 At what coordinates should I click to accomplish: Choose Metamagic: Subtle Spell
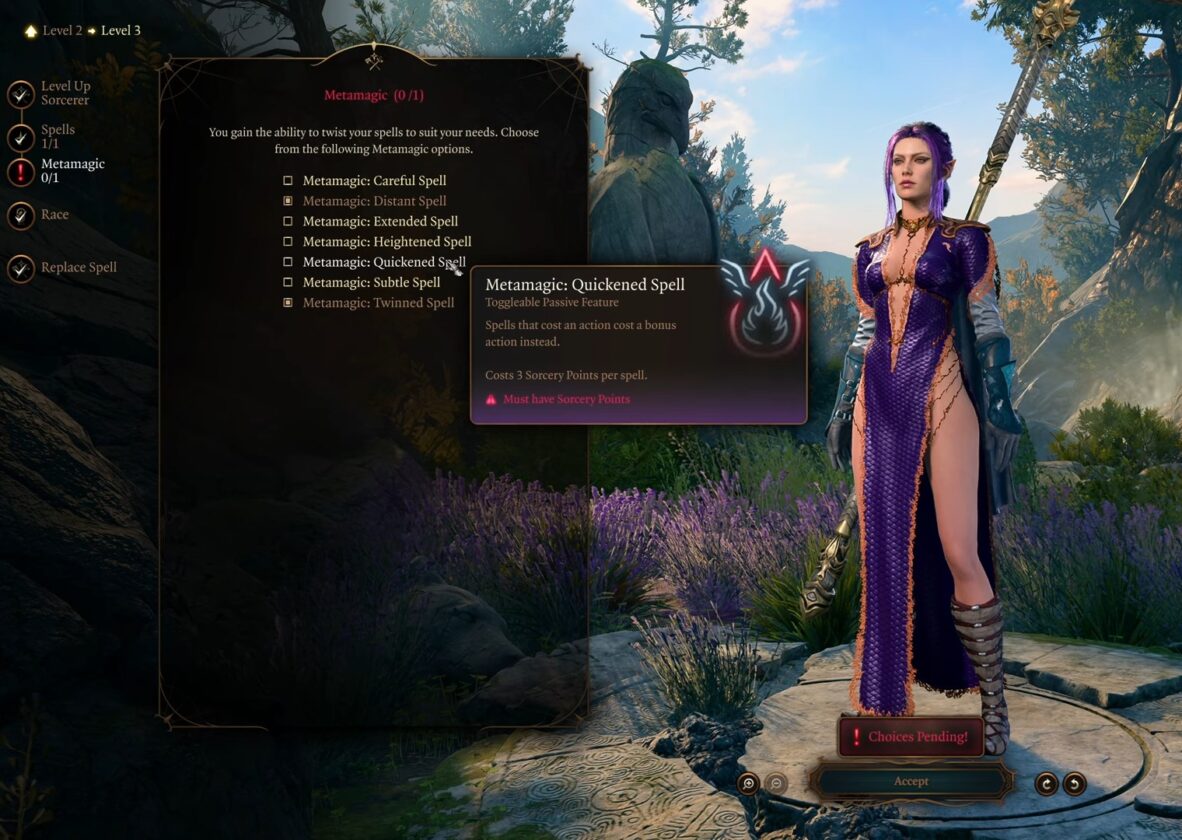(288, 282)
